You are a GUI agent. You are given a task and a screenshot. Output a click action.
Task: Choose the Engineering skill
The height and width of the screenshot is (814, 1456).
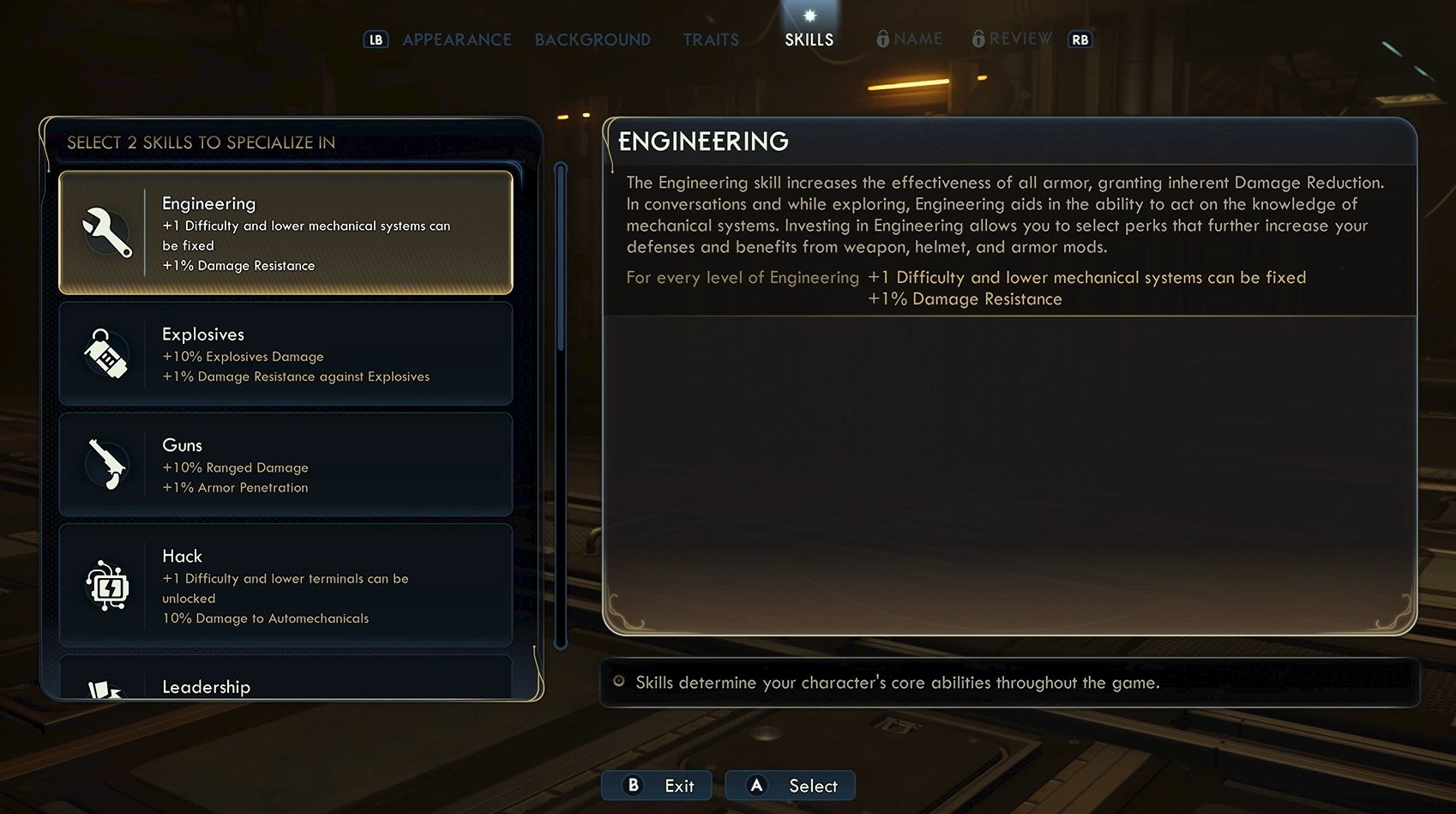tap(286, 232)
